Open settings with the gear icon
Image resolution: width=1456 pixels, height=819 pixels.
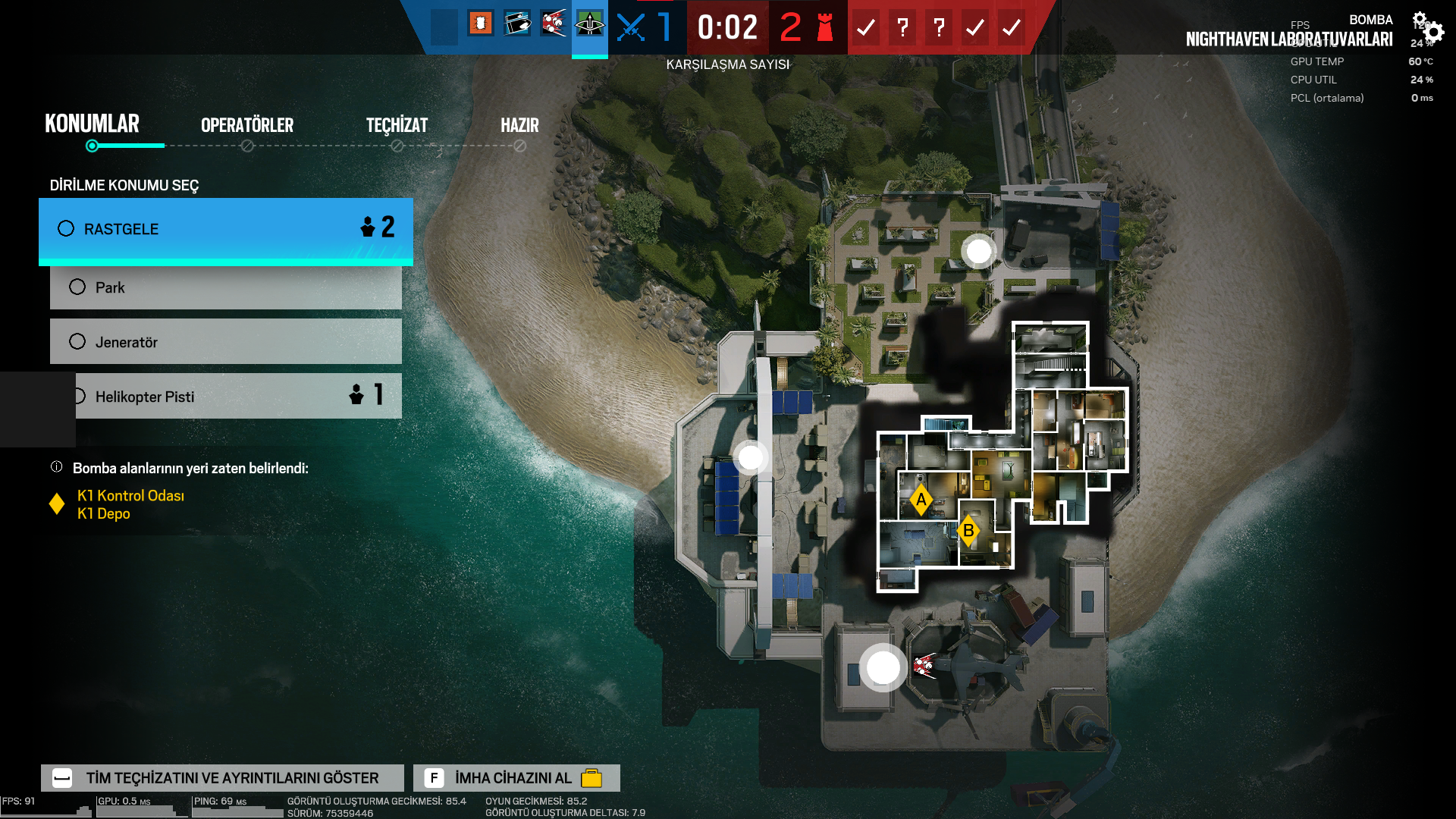click(x=1432, y=32)
